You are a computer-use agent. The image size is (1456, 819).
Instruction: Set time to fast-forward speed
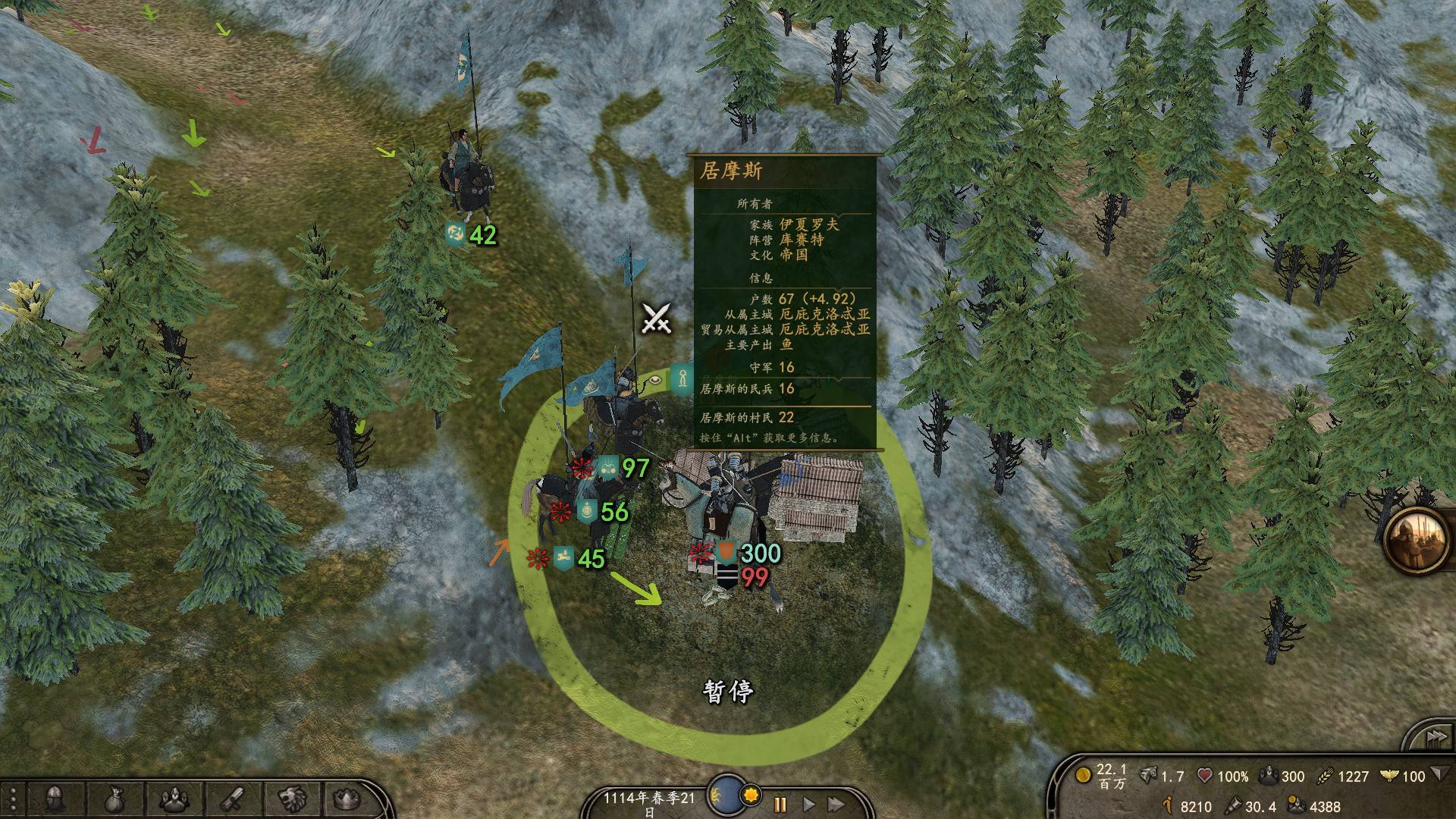click(836, 804)
